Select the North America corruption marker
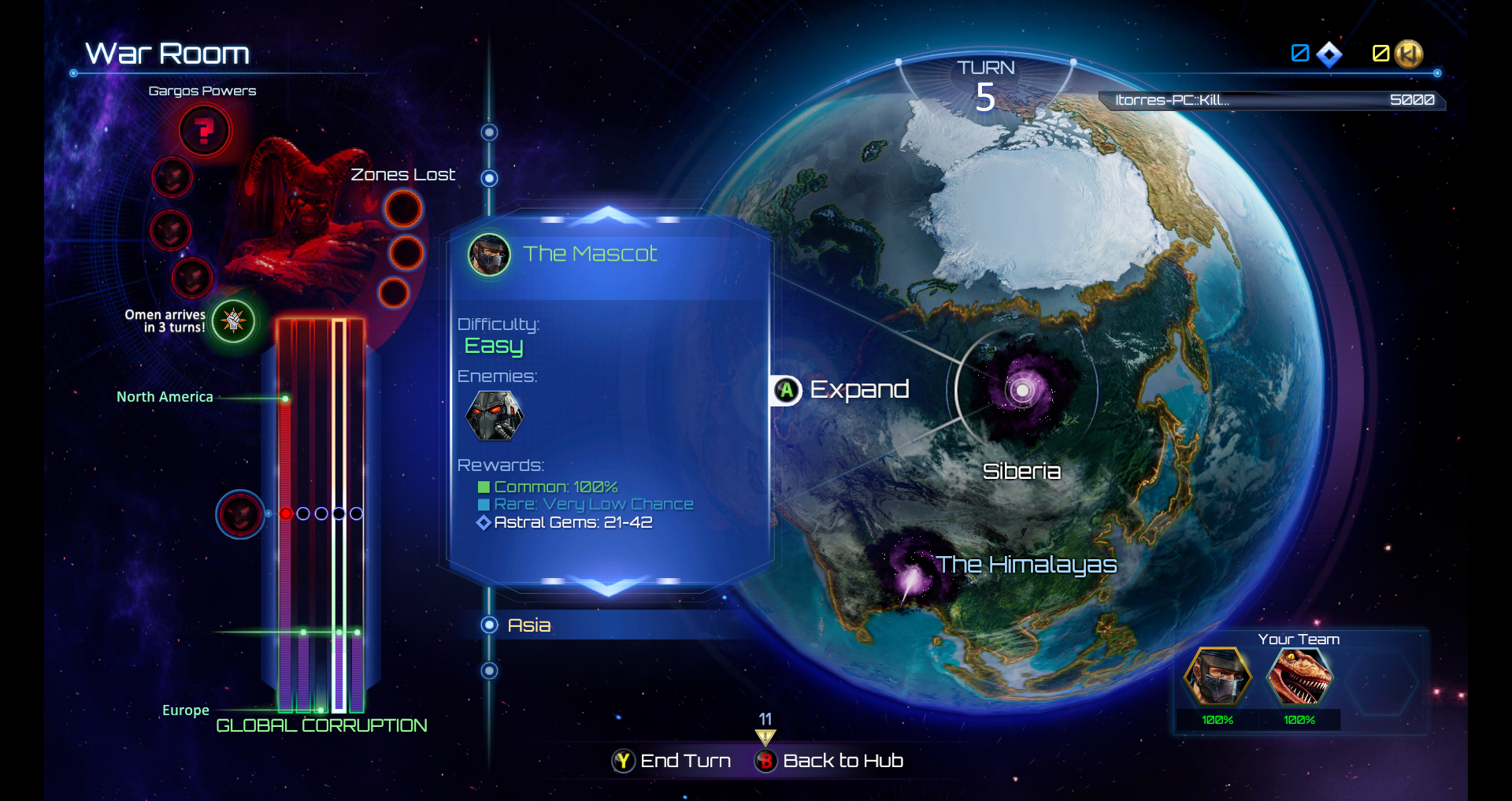1512x801 pixels. pyautogui.click(x=285, y=399)
